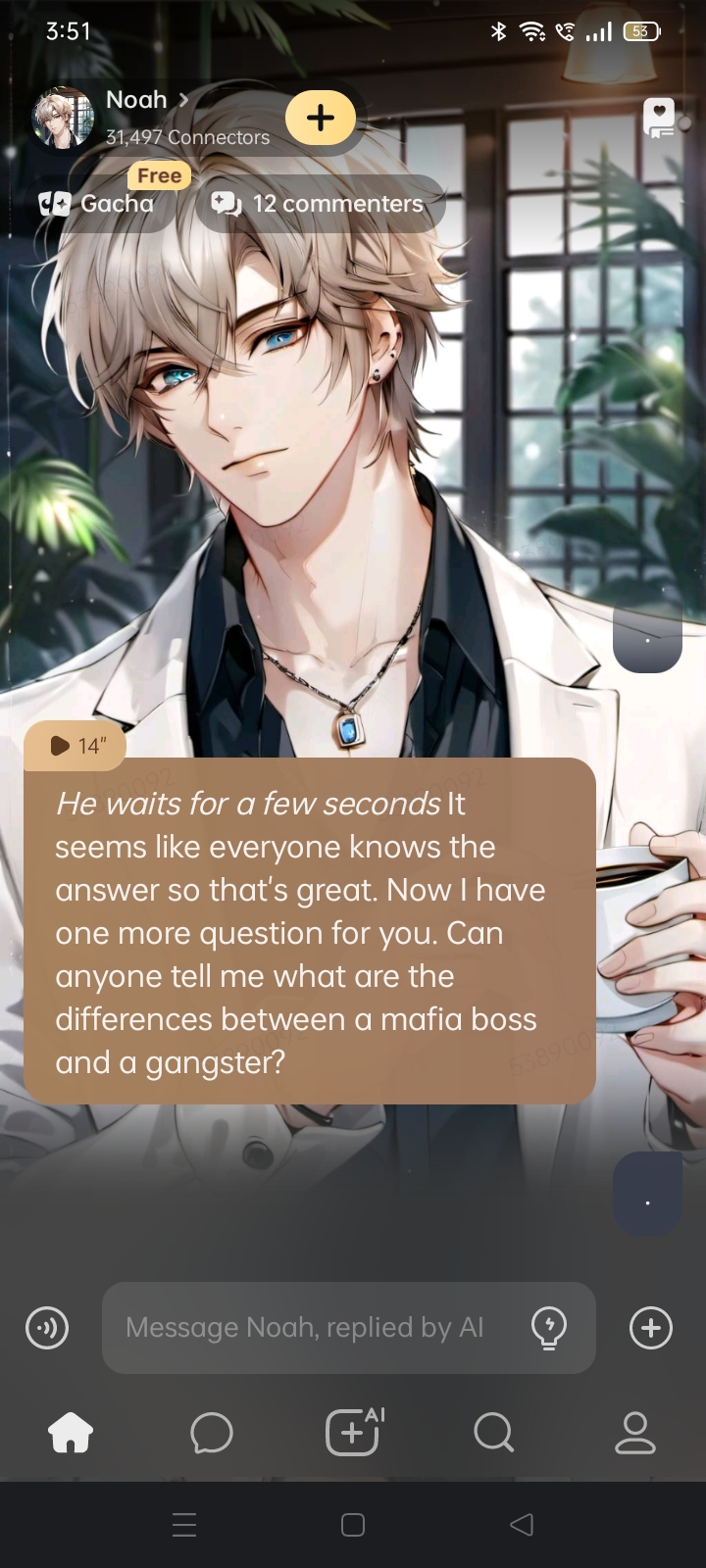The image size is (706, 1568).
Task: Open the heart memory card icon
Action: (659, 118)
